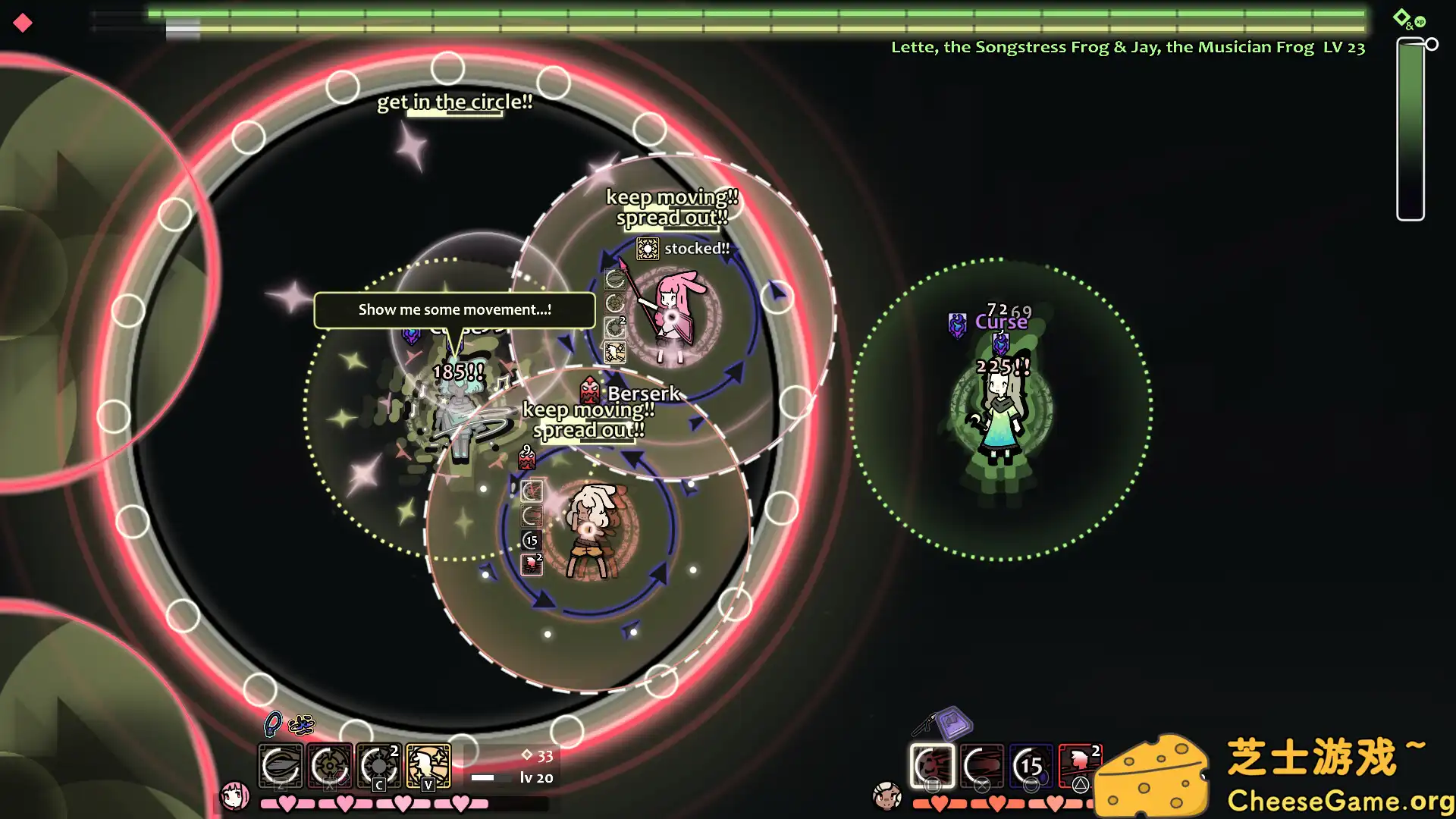
Task: Use the pink player's X ability slot
Action: 330,766
